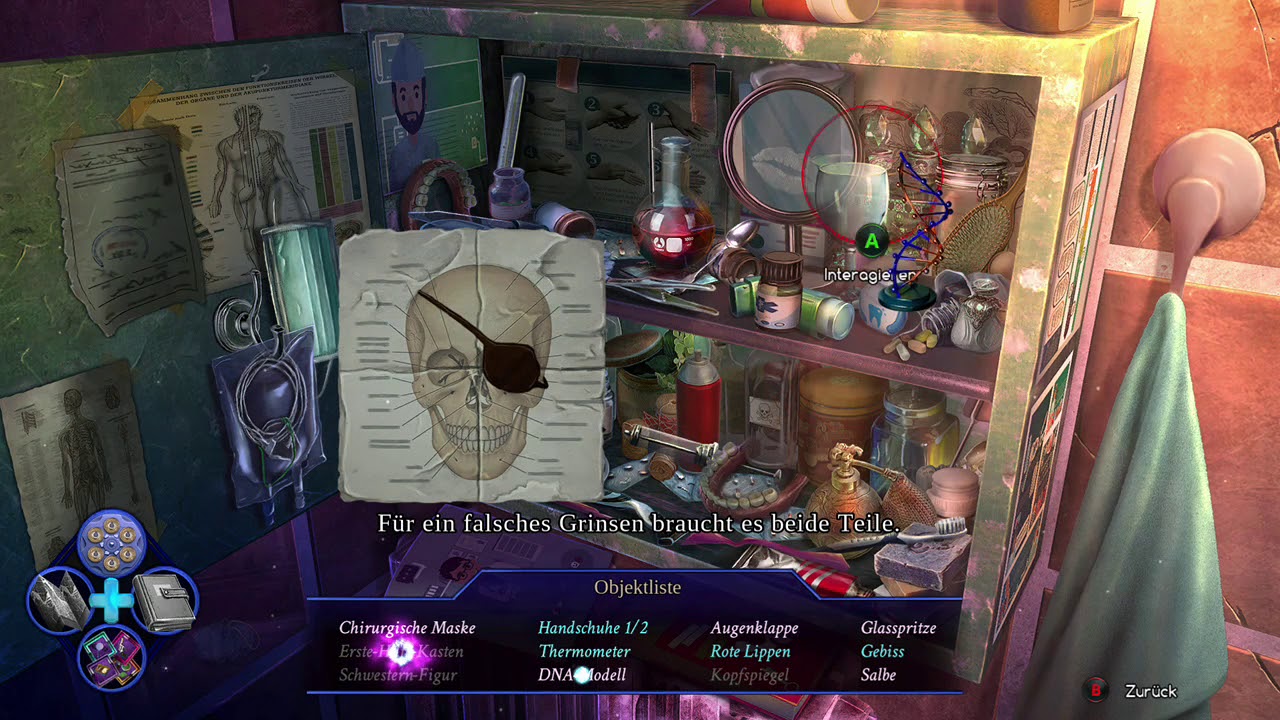The width and height of the screenshot is (1280, 720).
Task: Click the greyed 'Schwestern-Figur' list entry
Action: click(x=398, y=675)
